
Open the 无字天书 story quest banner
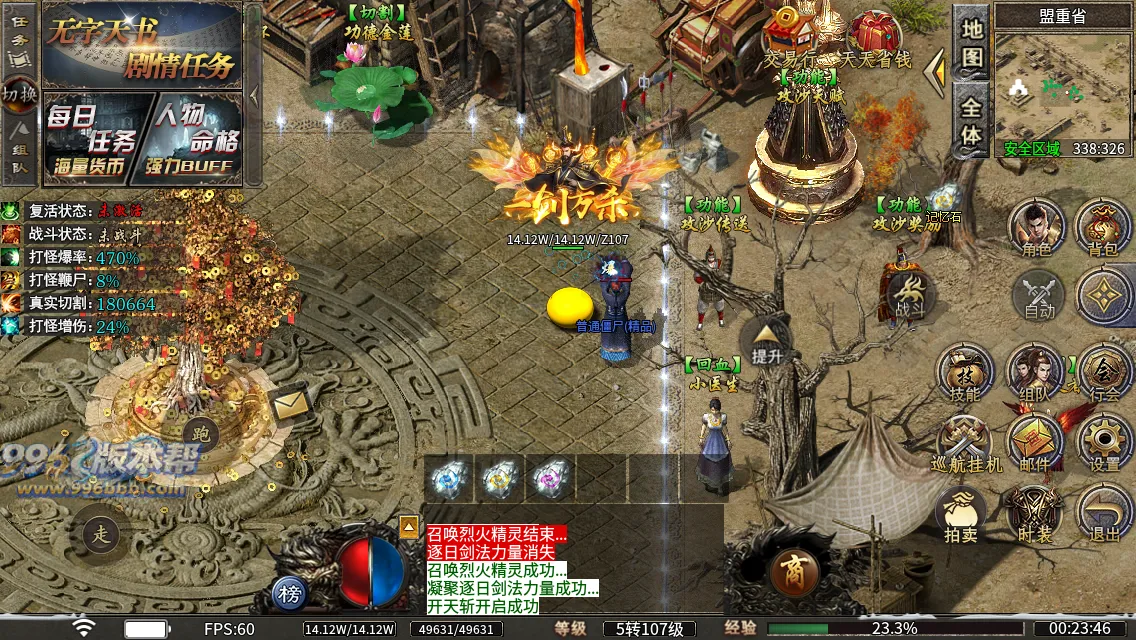[142, 46]
